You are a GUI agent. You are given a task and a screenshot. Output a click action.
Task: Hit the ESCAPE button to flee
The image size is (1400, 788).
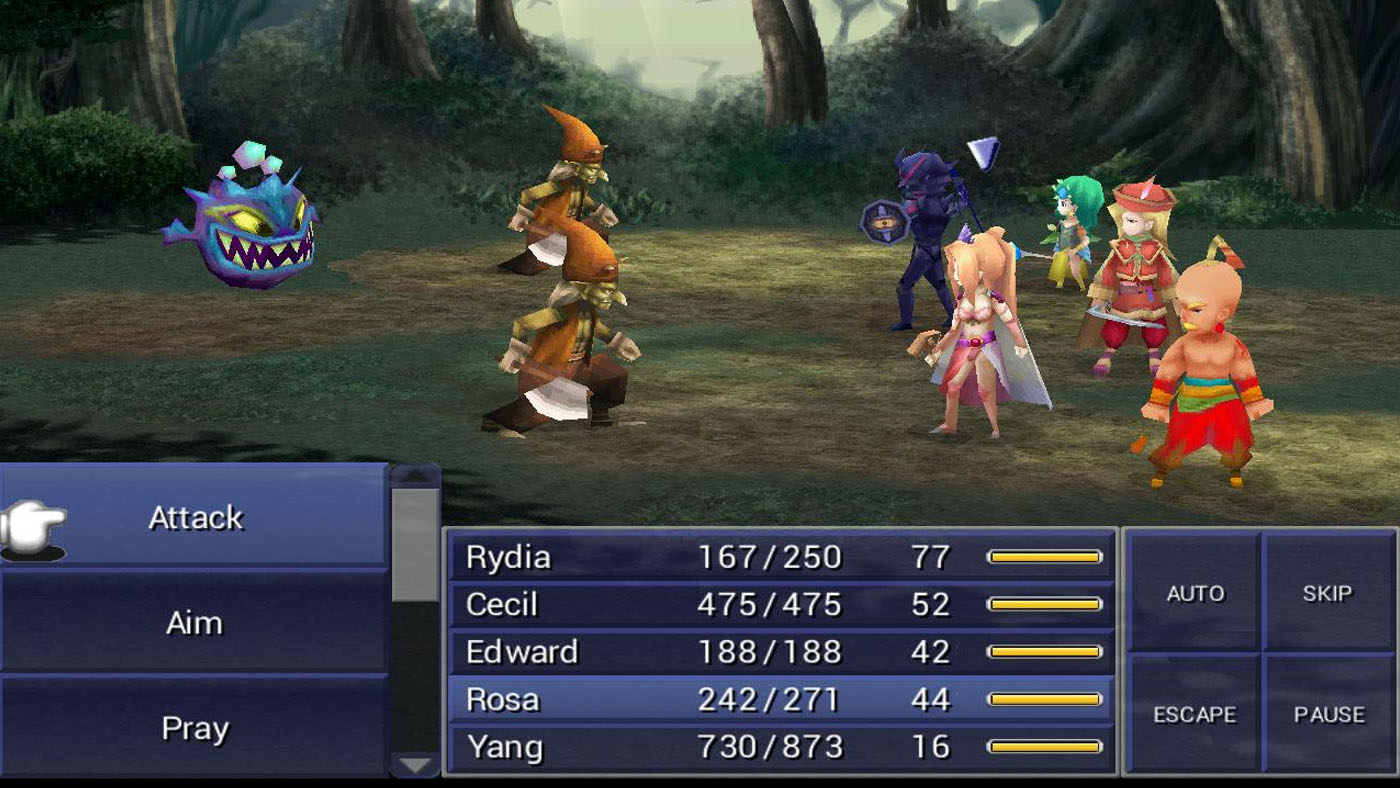point(1195,715)
